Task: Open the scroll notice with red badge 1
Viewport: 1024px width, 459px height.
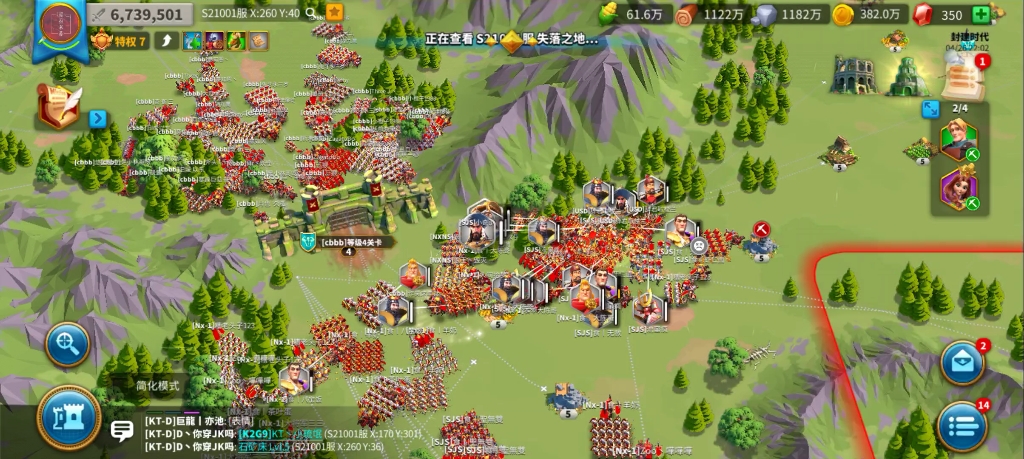Action: click(x=966, y=73)
